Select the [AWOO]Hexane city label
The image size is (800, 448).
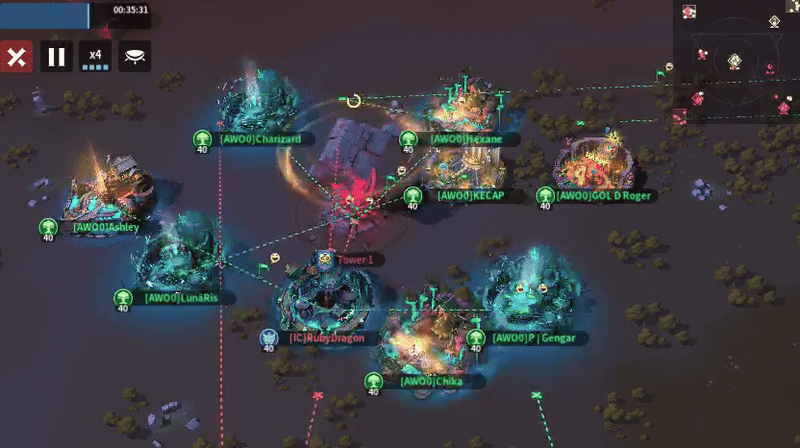(x=465, y=139)
